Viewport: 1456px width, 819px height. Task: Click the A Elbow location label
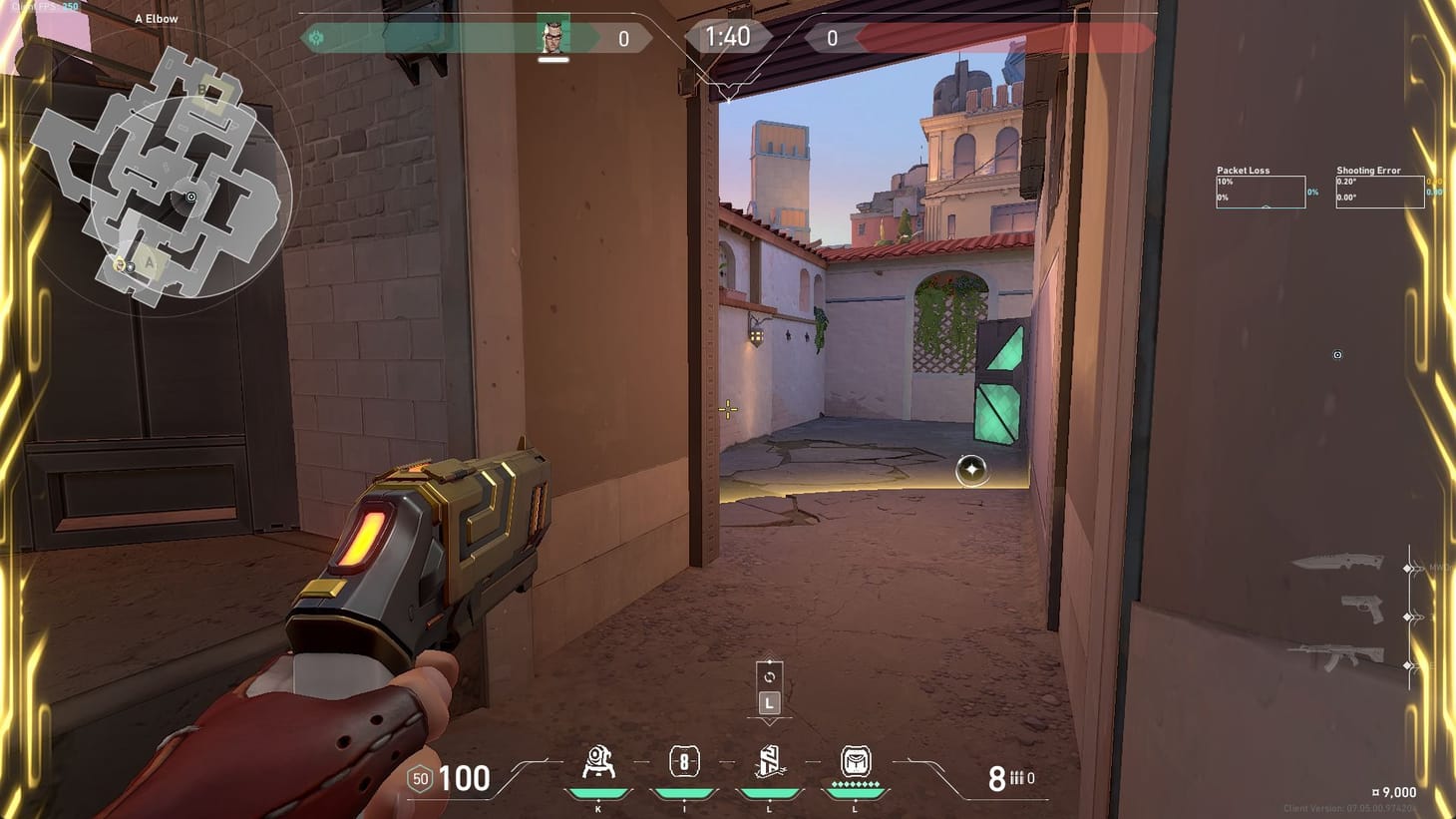tap(155, 18)
